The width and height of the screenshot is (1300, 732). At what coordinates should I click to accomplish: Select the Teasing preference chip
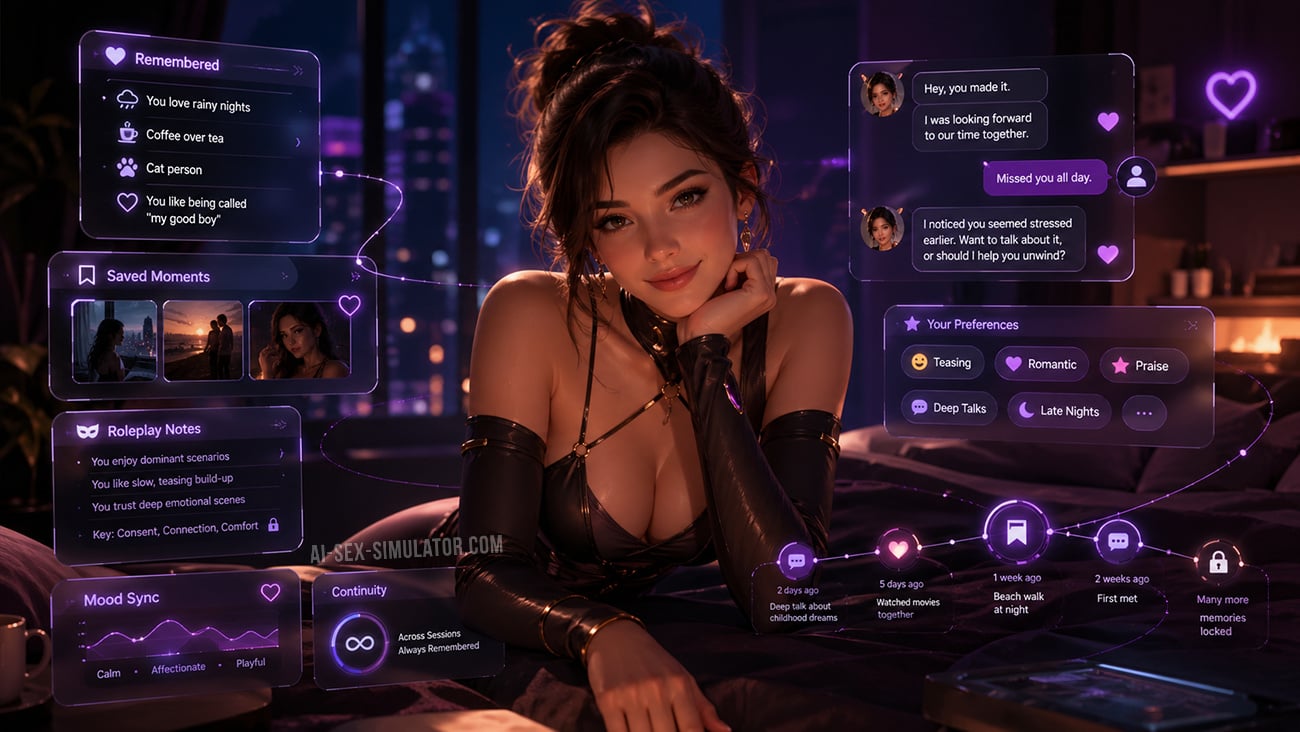tap(942, 363)
